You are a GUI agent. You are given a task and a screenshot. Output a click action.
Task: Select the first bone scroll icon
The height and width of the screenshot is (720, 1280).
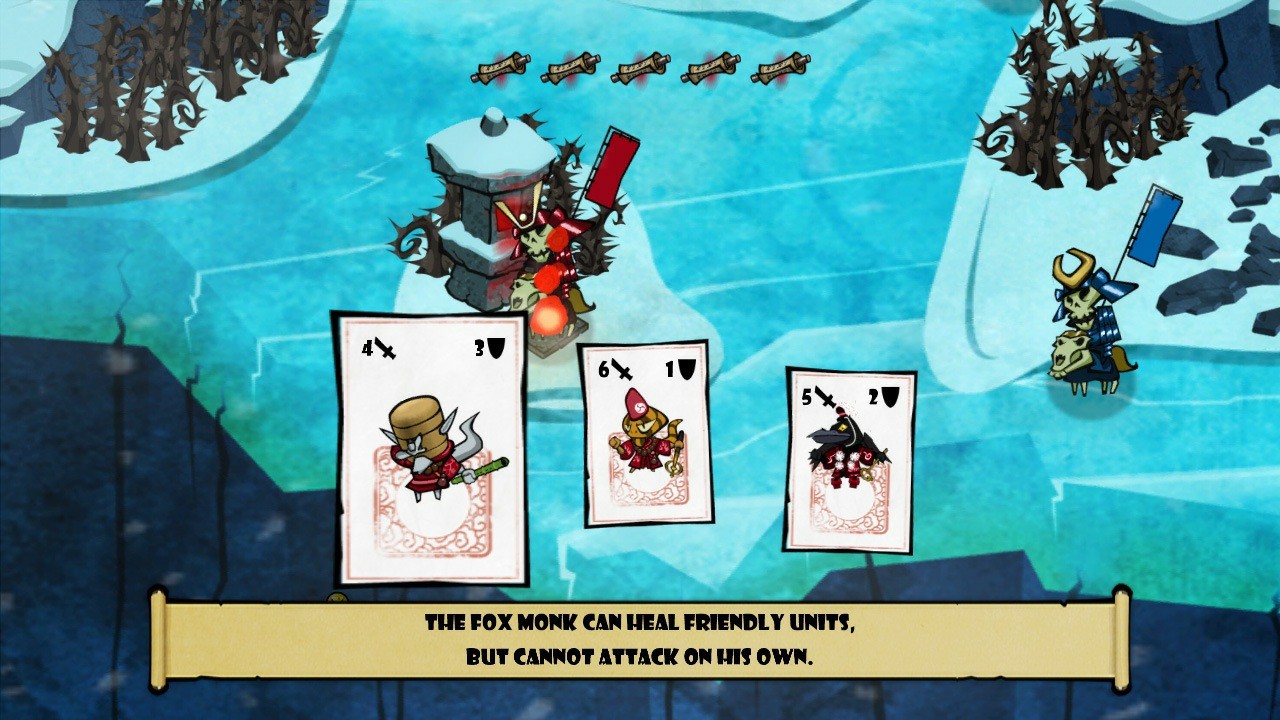[500, 69]
